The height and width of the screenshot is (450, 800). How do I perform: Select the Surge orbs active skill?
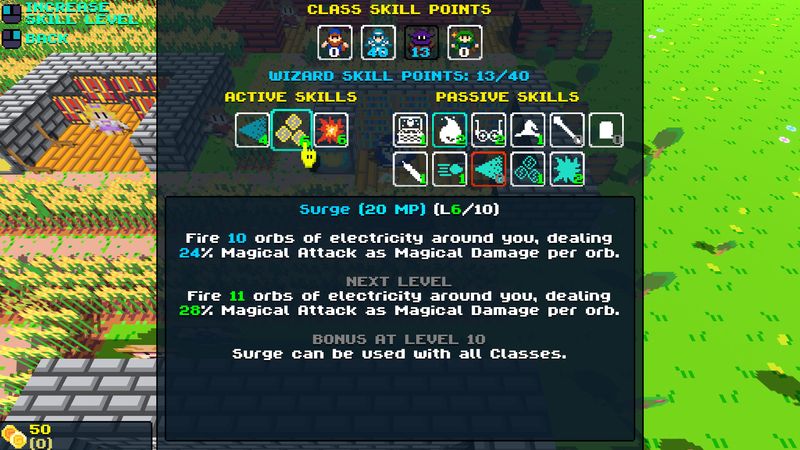(290, 129)
